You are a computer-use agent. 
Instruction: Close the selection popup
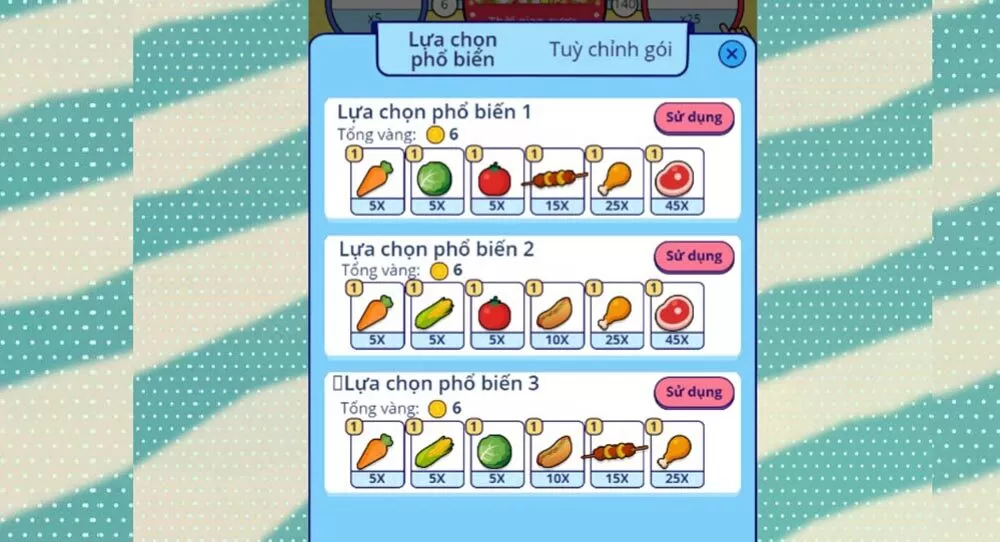733,54
